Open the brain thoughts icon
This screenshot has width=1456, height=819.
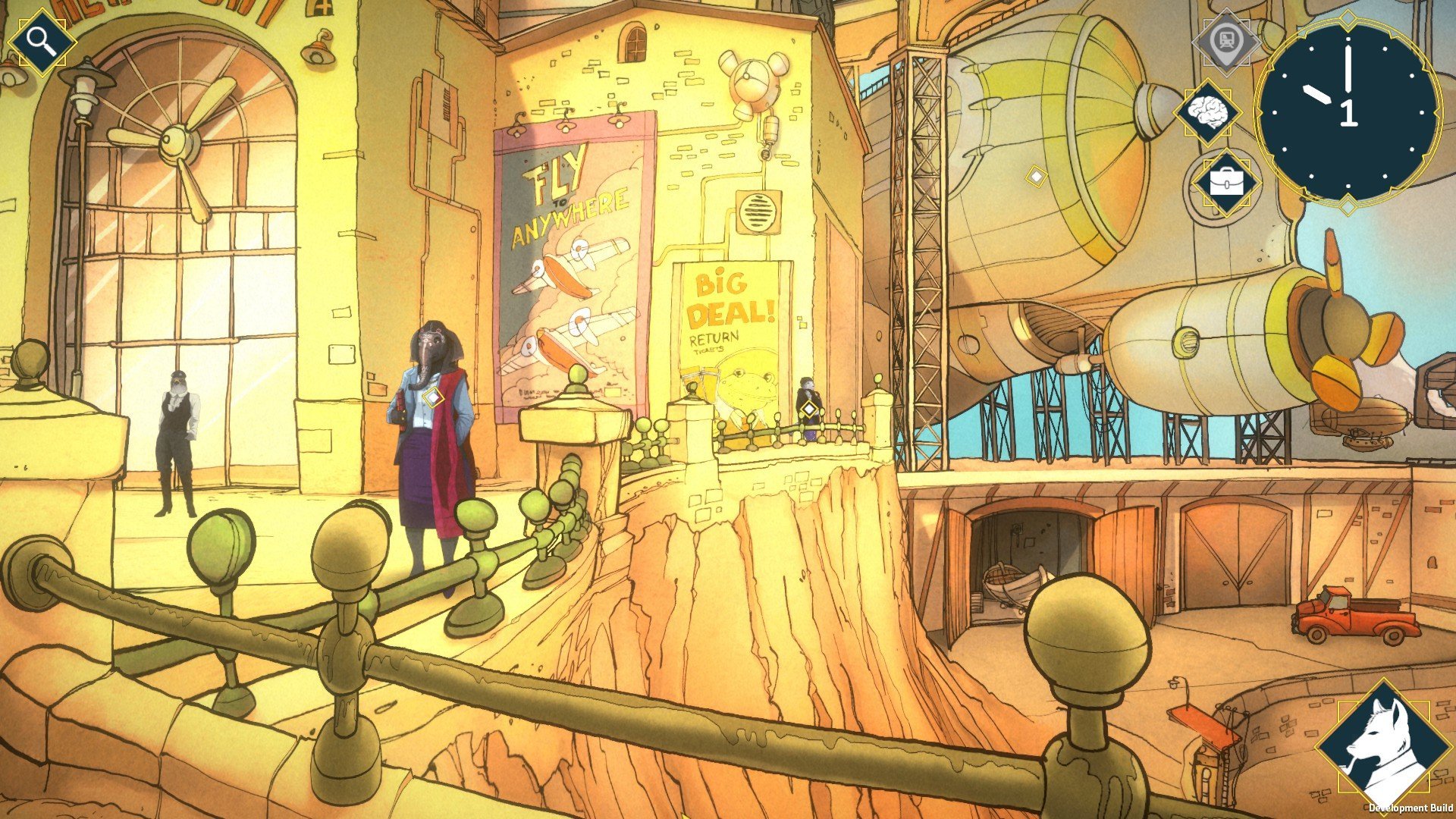click(1207, 113)
